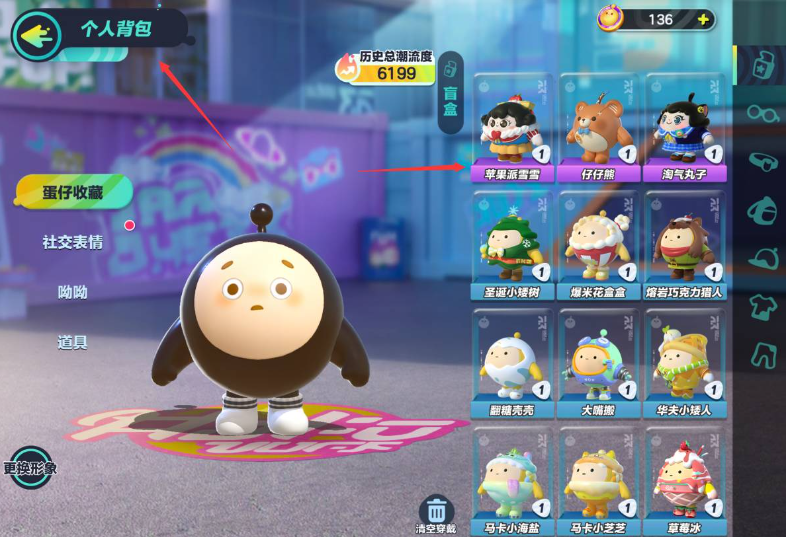Select the 呦呦 category
The height and width of the screenshot is (537, 787).
point(72,292)
